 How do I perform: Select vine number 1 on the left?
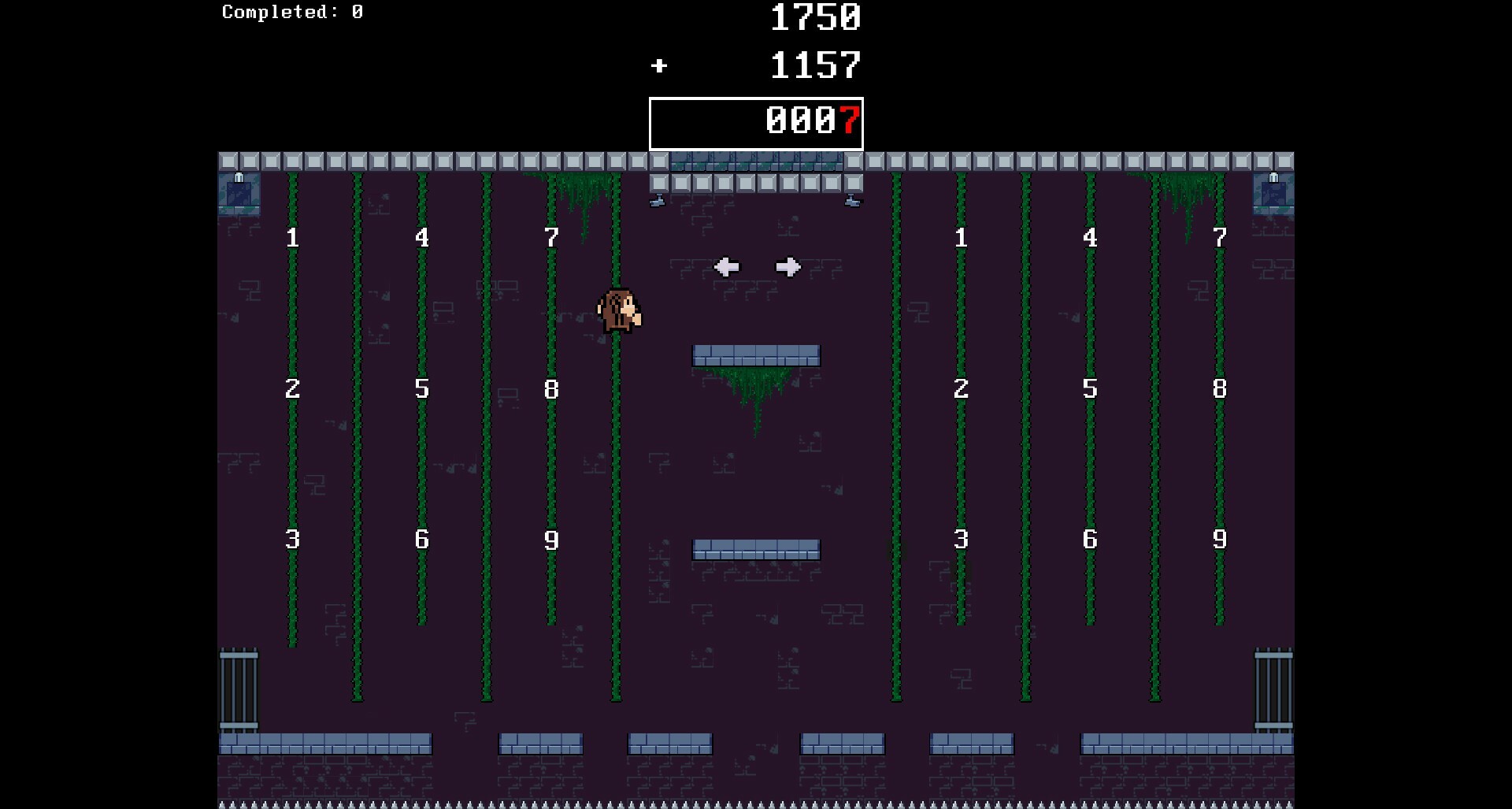[292, 237]
